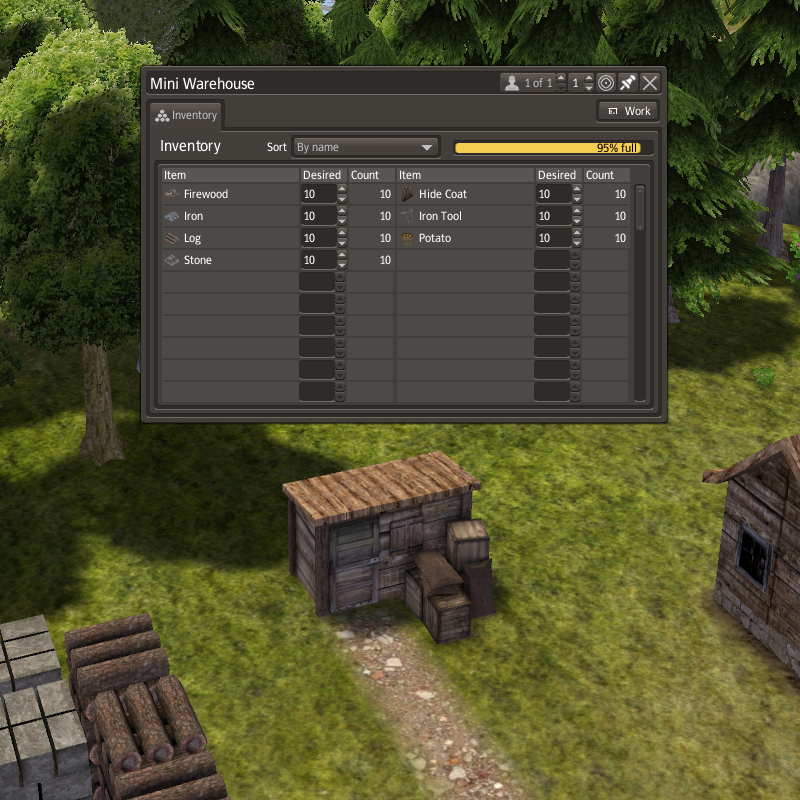Select the Inventory tab
This screenshot has height=800, width=800.
click(x=187, y=115)
